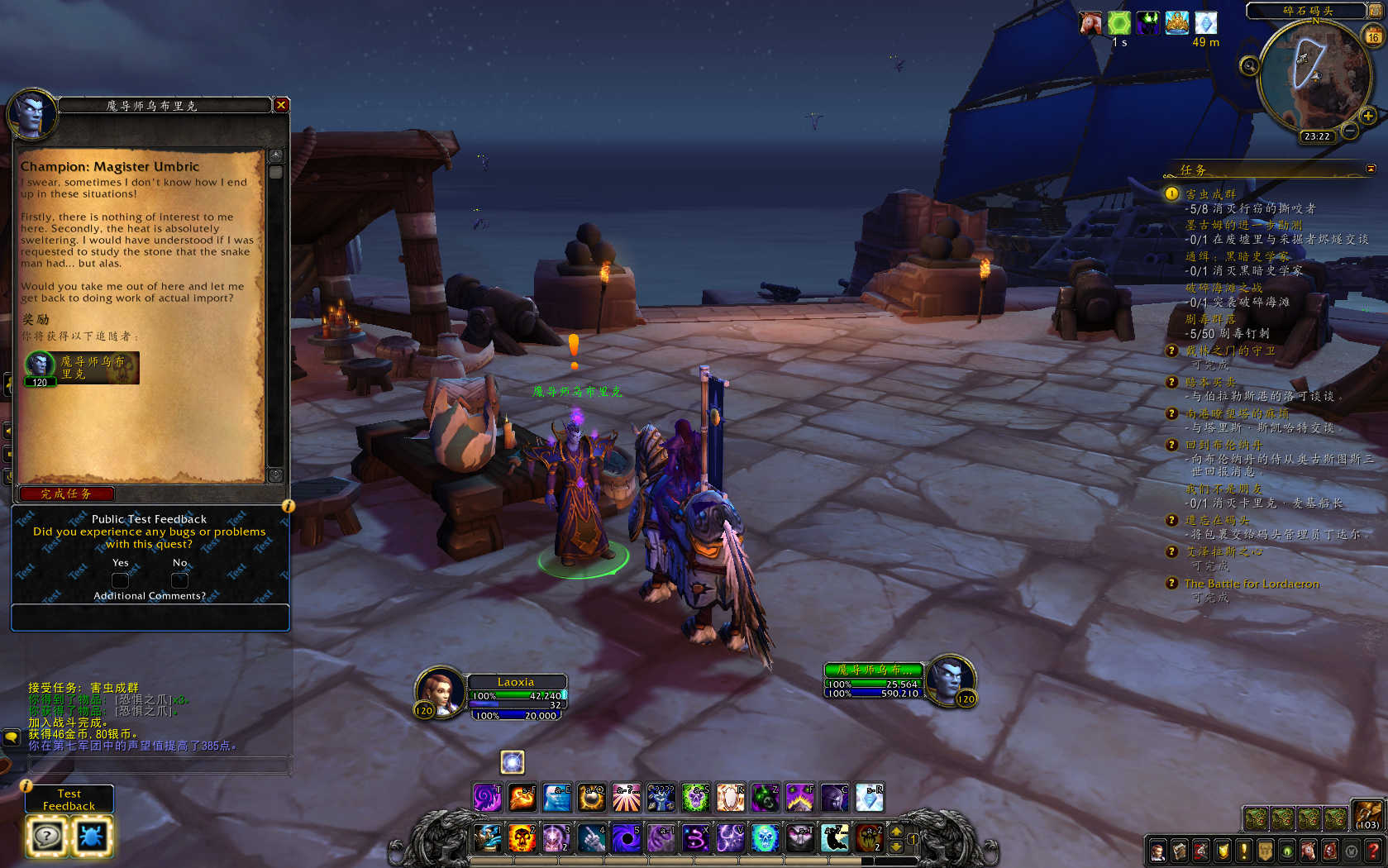Focus the Additional Comments text field
Viewport: 1388px width, 868px height.
coord(150,618)
